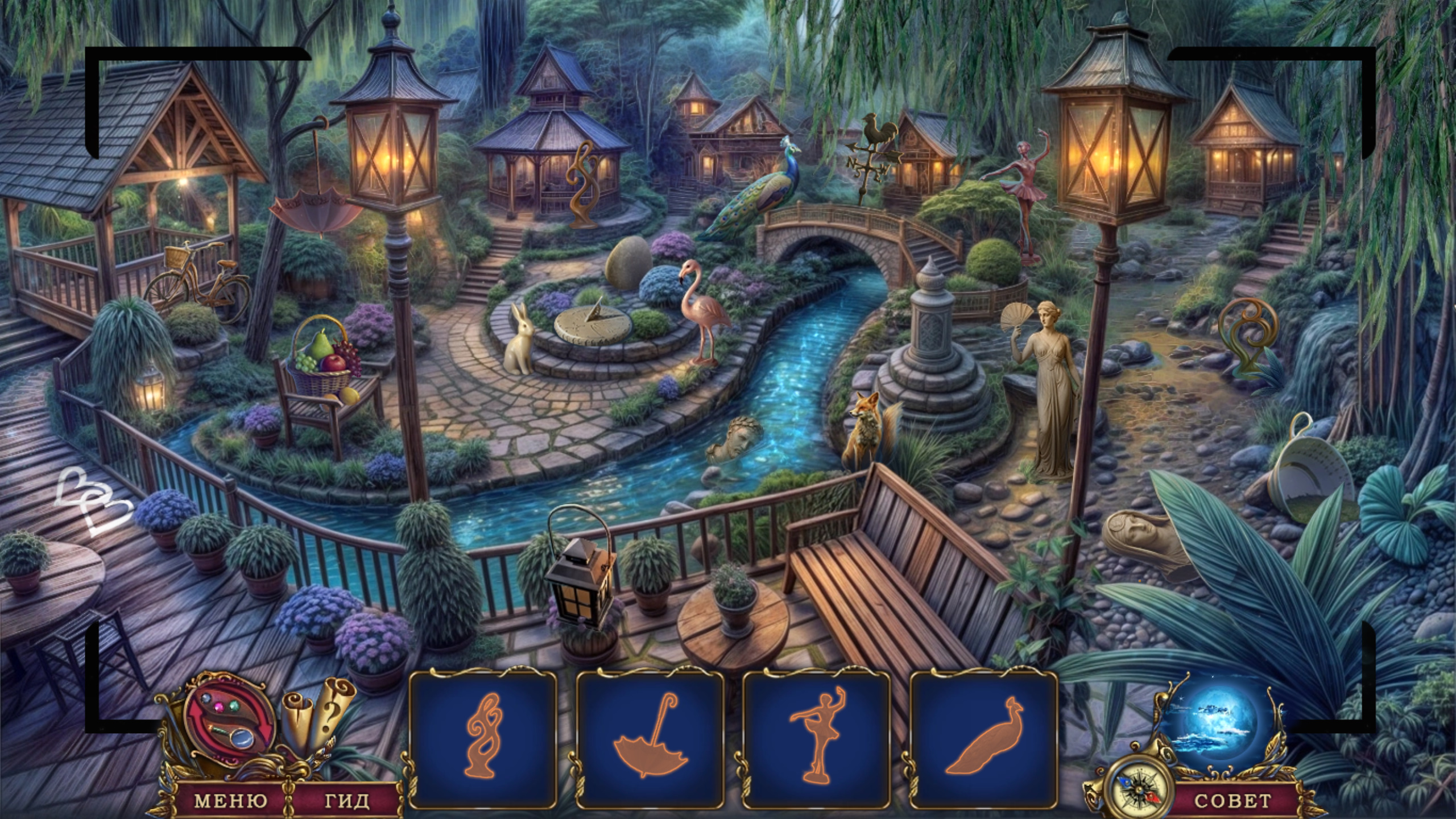Viewport: 1456px width, 819px height.
Task: Open the ГИД strategy guide
Action: 347,801
